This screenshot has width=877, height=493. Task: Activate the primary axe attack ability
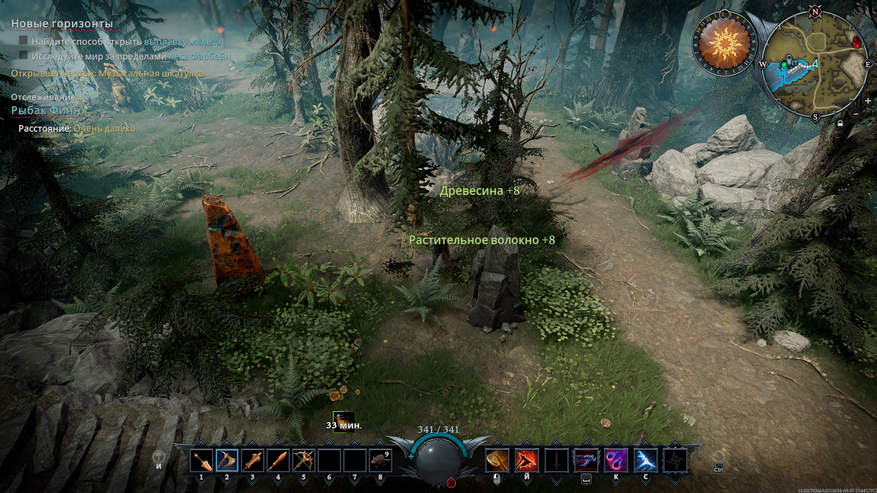coord(497,460)
